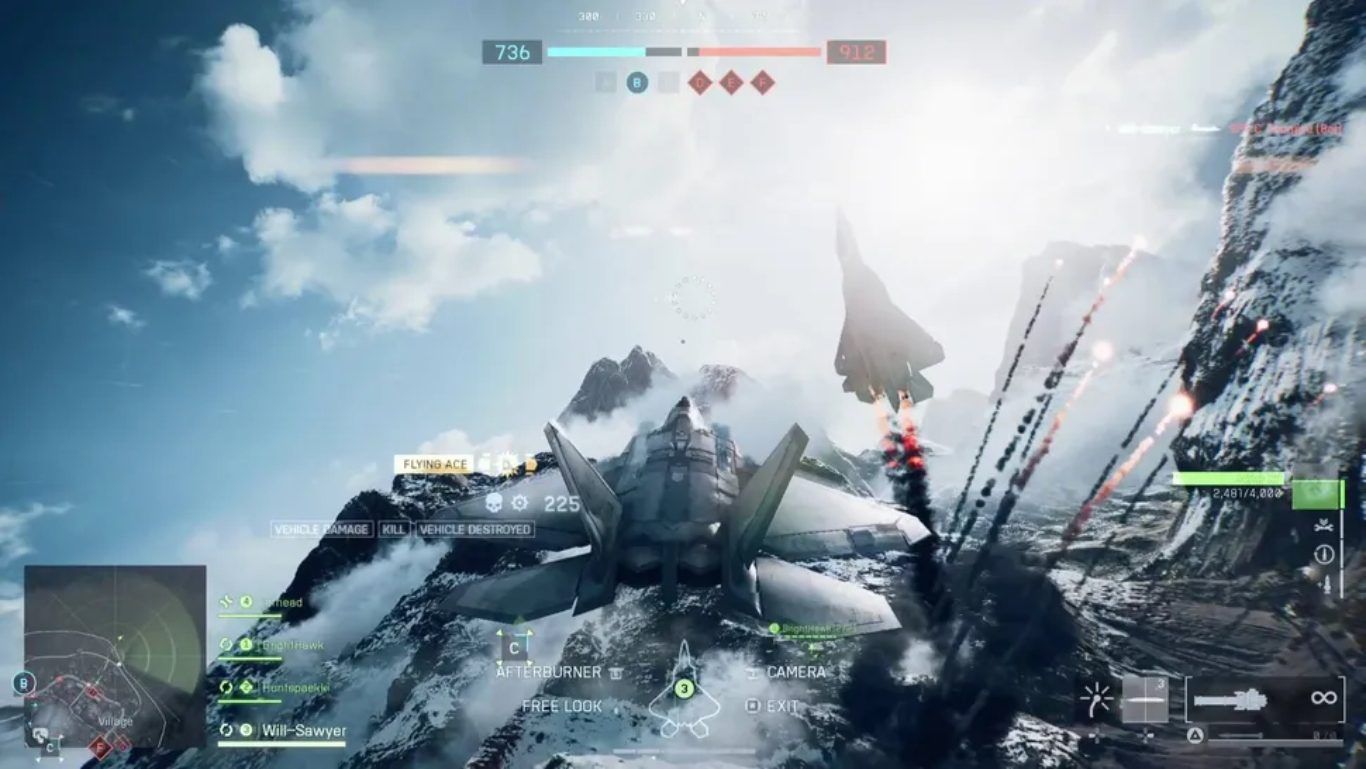
Task: Click the Flying Ace award badge
Action: pyautogui.click(x=433, y=464)
